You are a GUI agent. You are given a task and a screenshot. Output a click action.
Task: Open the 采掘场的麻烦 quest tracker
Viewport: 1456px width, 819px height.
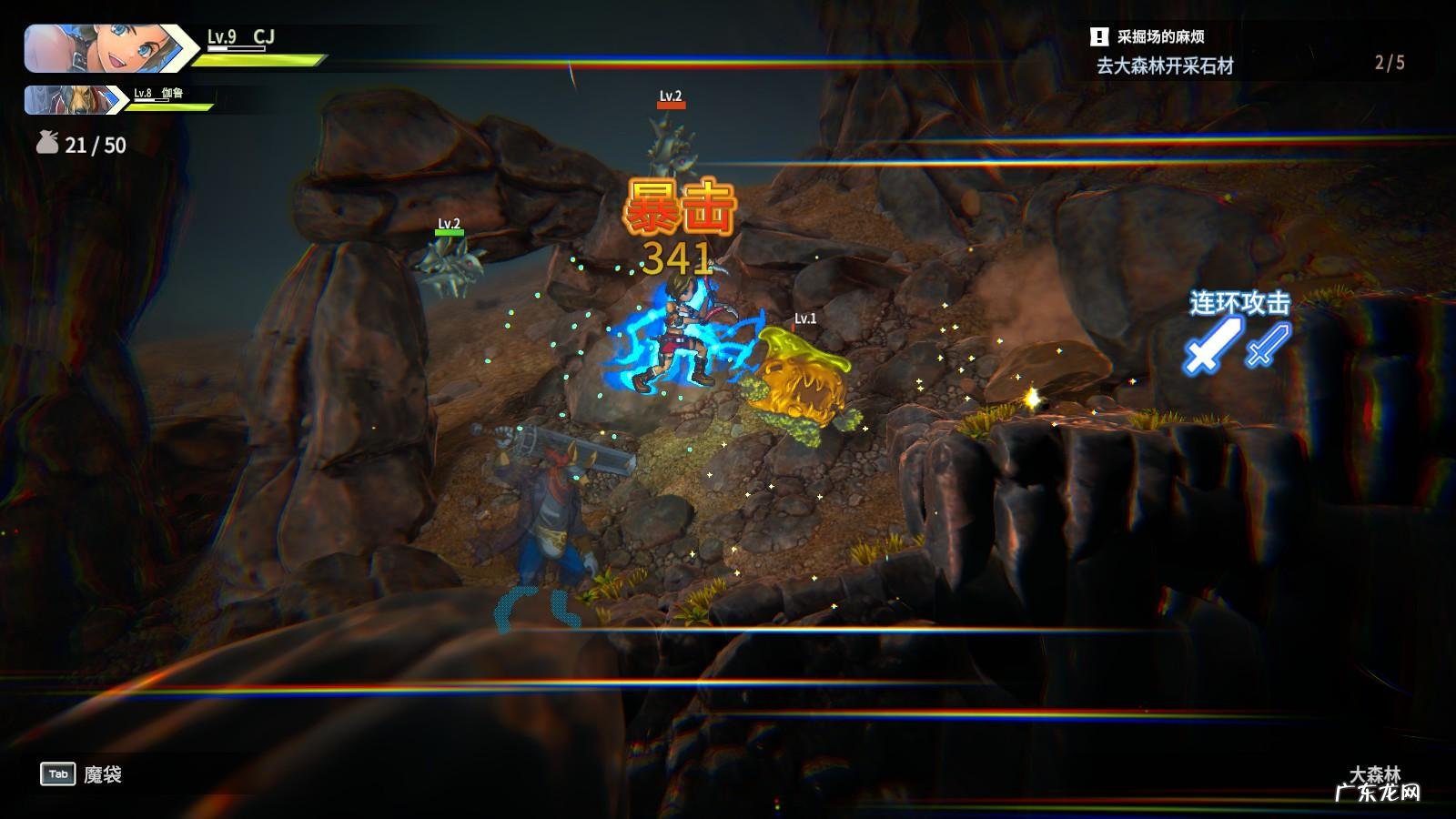pos(1160,37)
